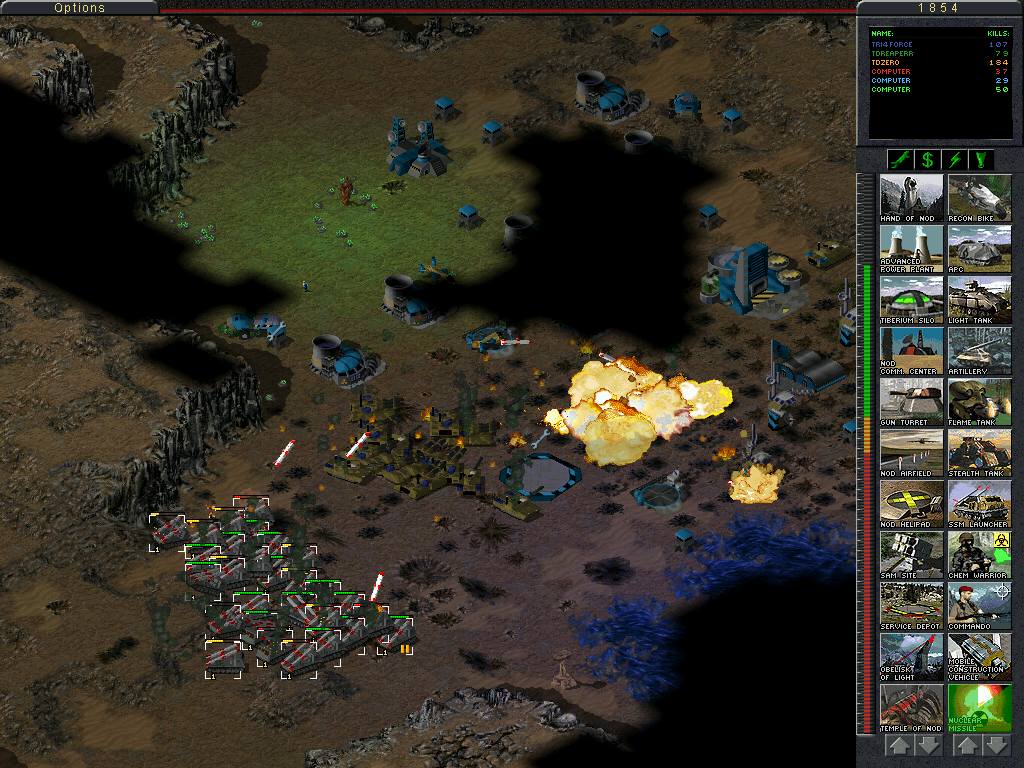The height and width of the screenshot is (768, 1024).
Task: Queue a Recon Bike
Action: (979, 198)
